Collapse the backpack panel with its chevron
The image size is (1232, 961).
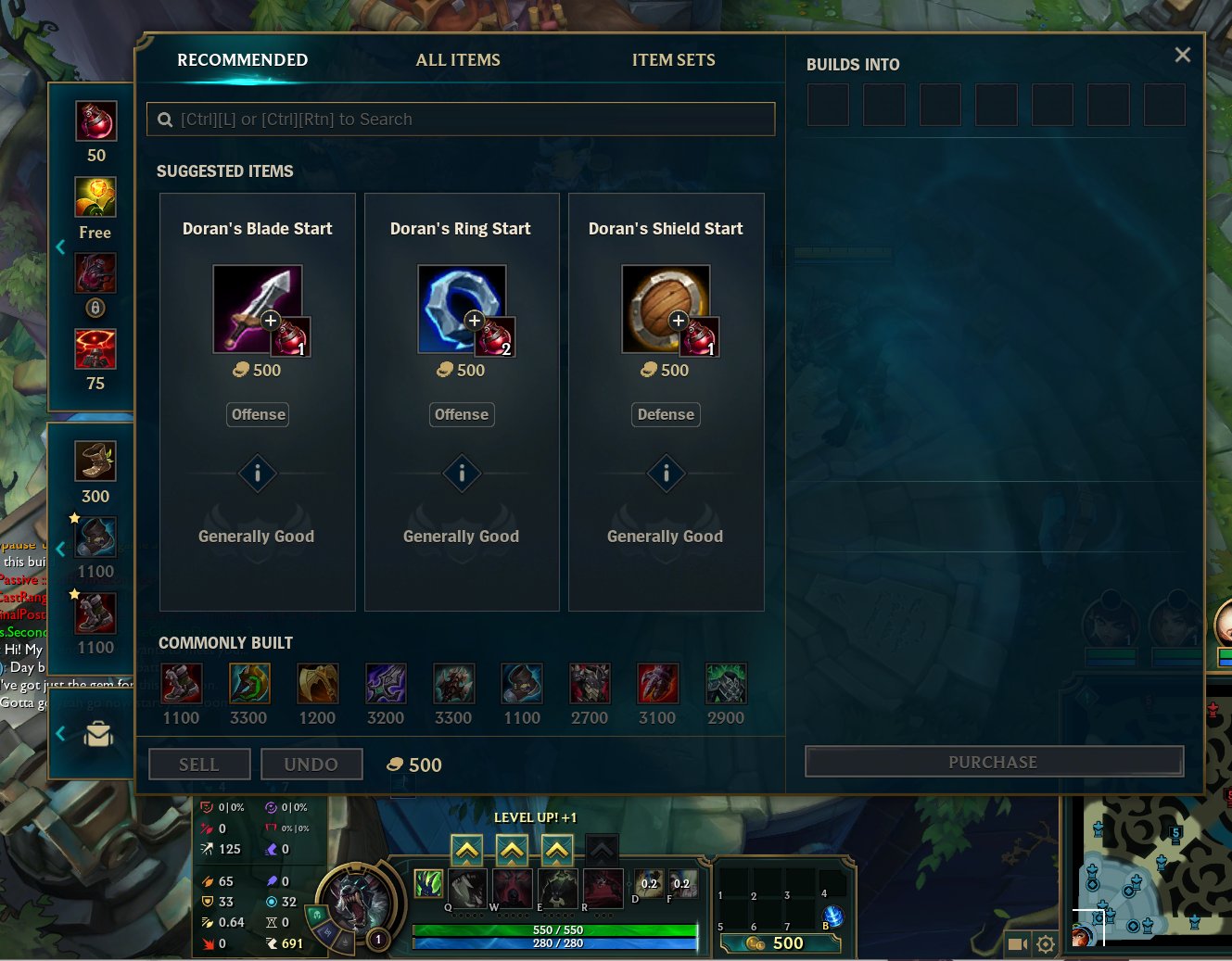click(61, 735)
